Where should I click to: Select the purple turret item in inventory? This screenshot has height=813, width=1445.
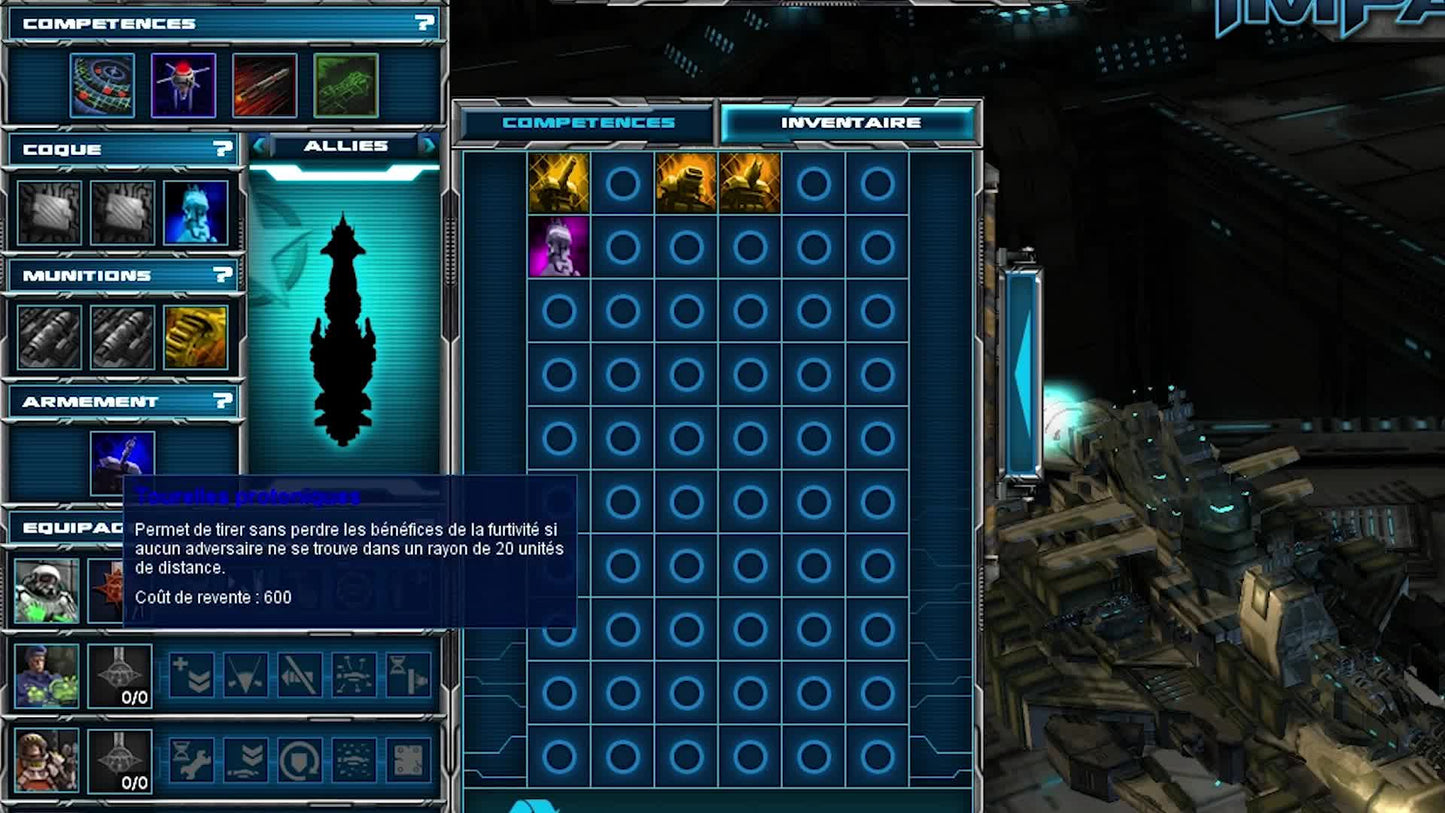point(559,247)
